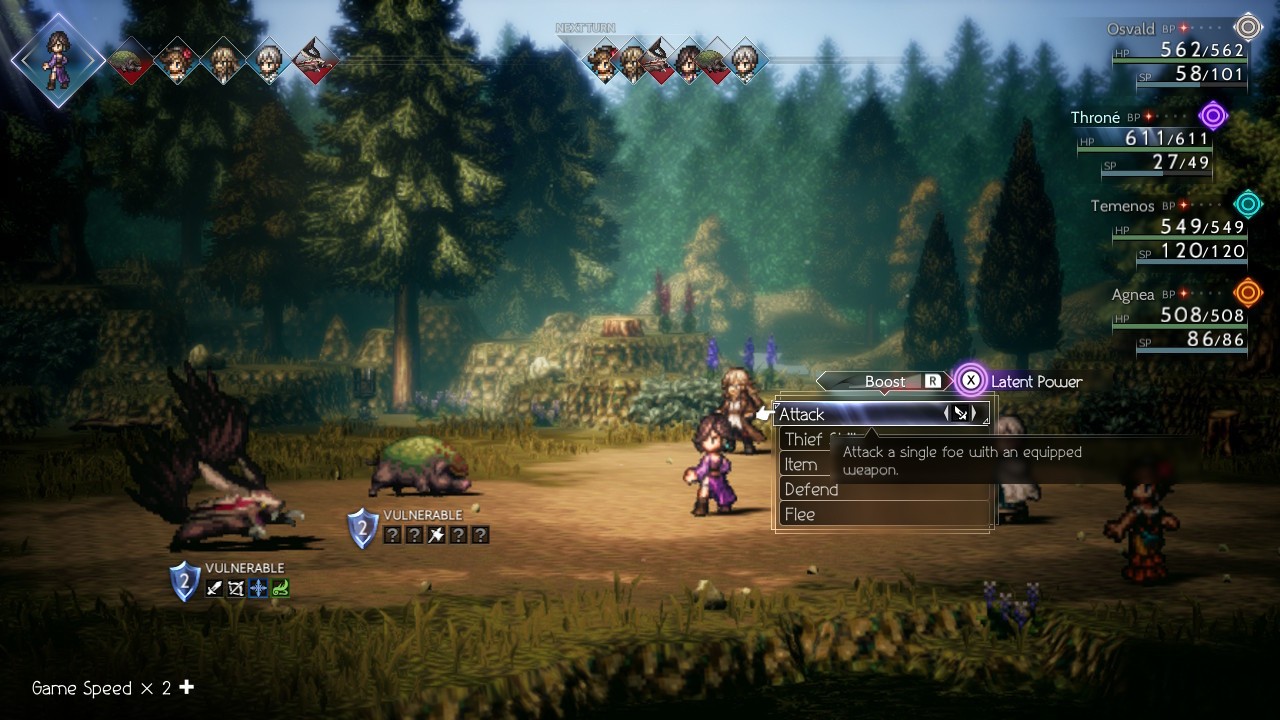This screenshot has width=1280, height=720.
Task: Click the active character turn portrait
Action: click(x=58, y=59)
